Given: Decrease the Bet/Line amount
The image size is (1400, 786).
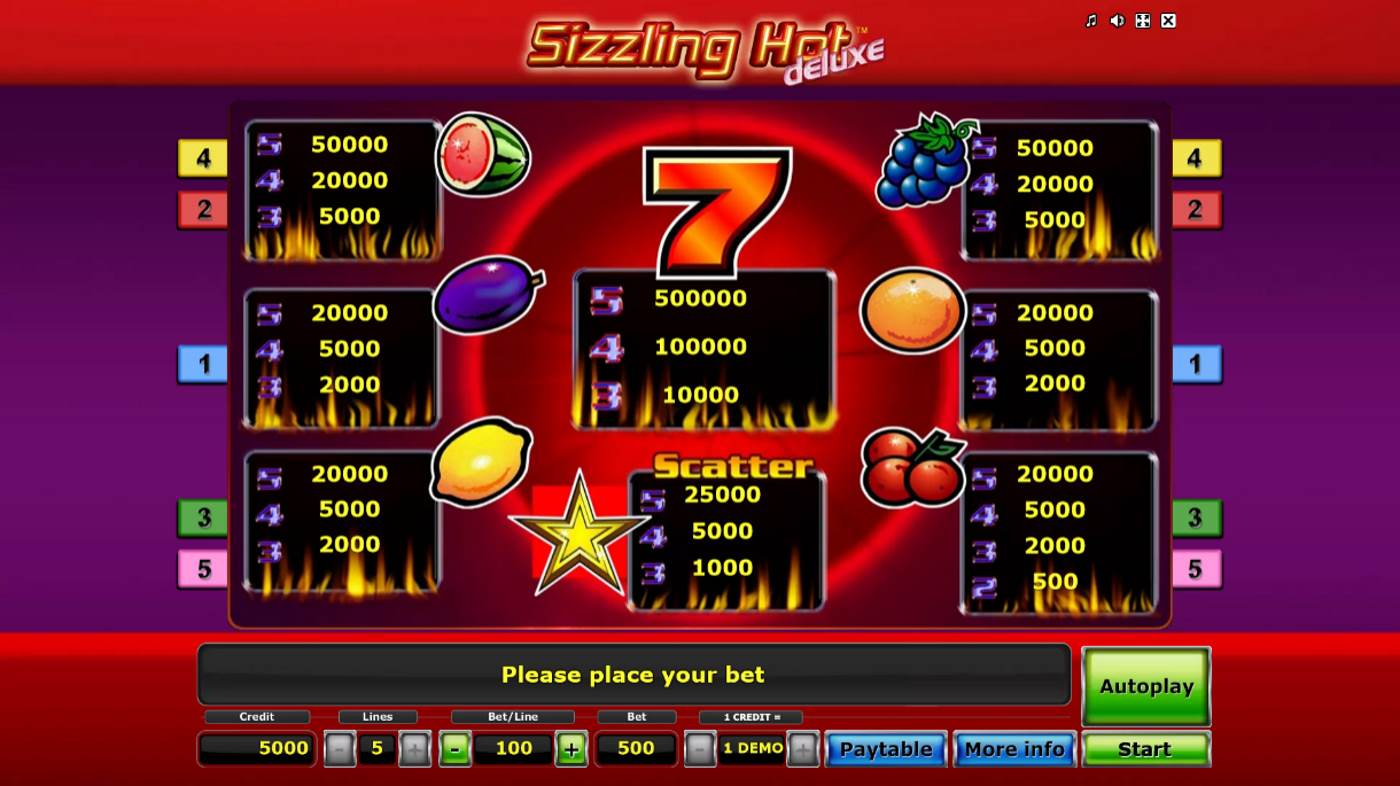Looking at the screenshot, I should pos(455,749).
